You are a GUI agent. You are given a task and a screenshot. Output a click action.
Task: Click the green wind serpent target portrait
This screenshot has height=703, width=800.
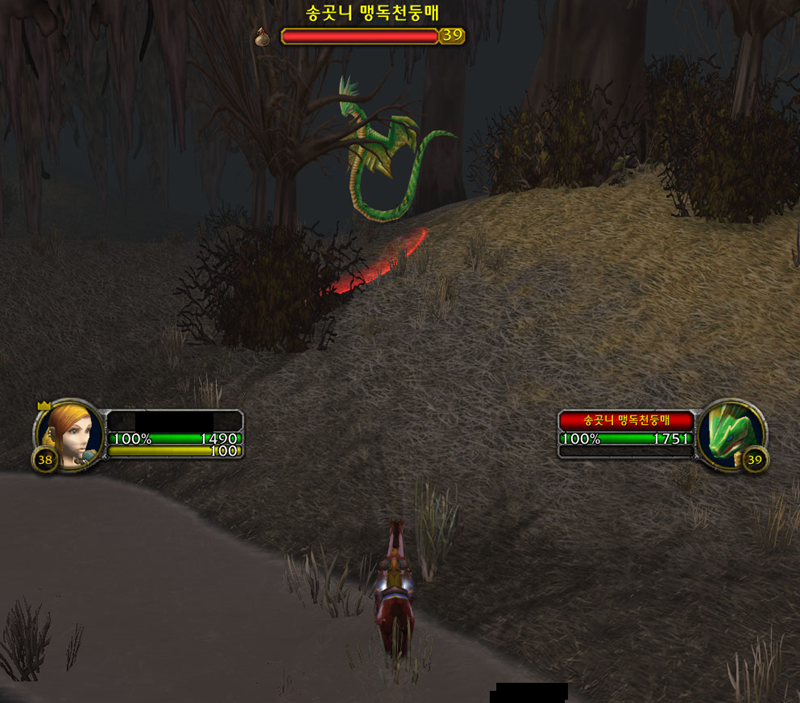click(x=731, y=433)
